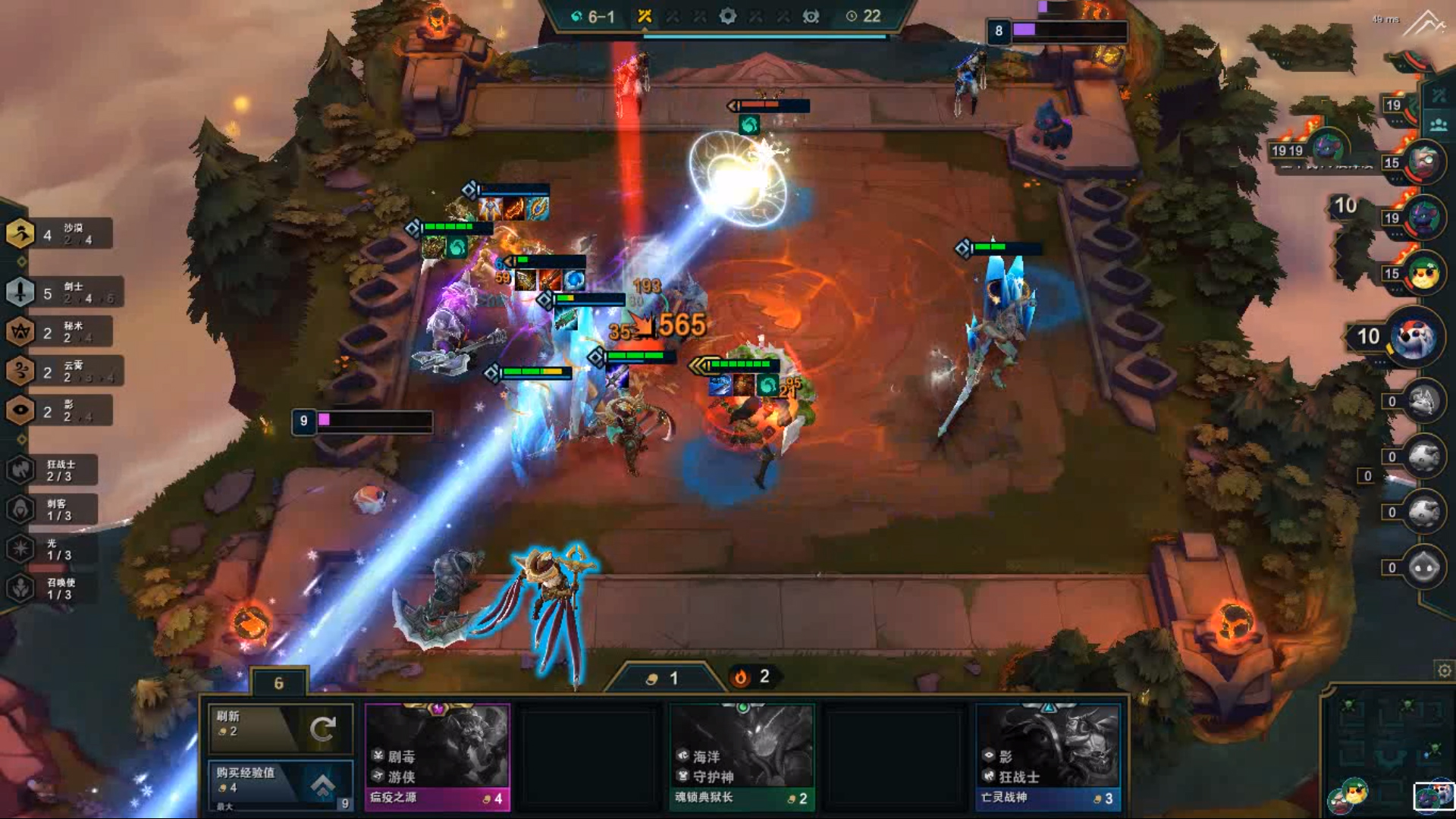Viewport: 1456px width, 819px height.
Task: Open the 秘术 trait tooltip
Action: click(x=61, y=331)
